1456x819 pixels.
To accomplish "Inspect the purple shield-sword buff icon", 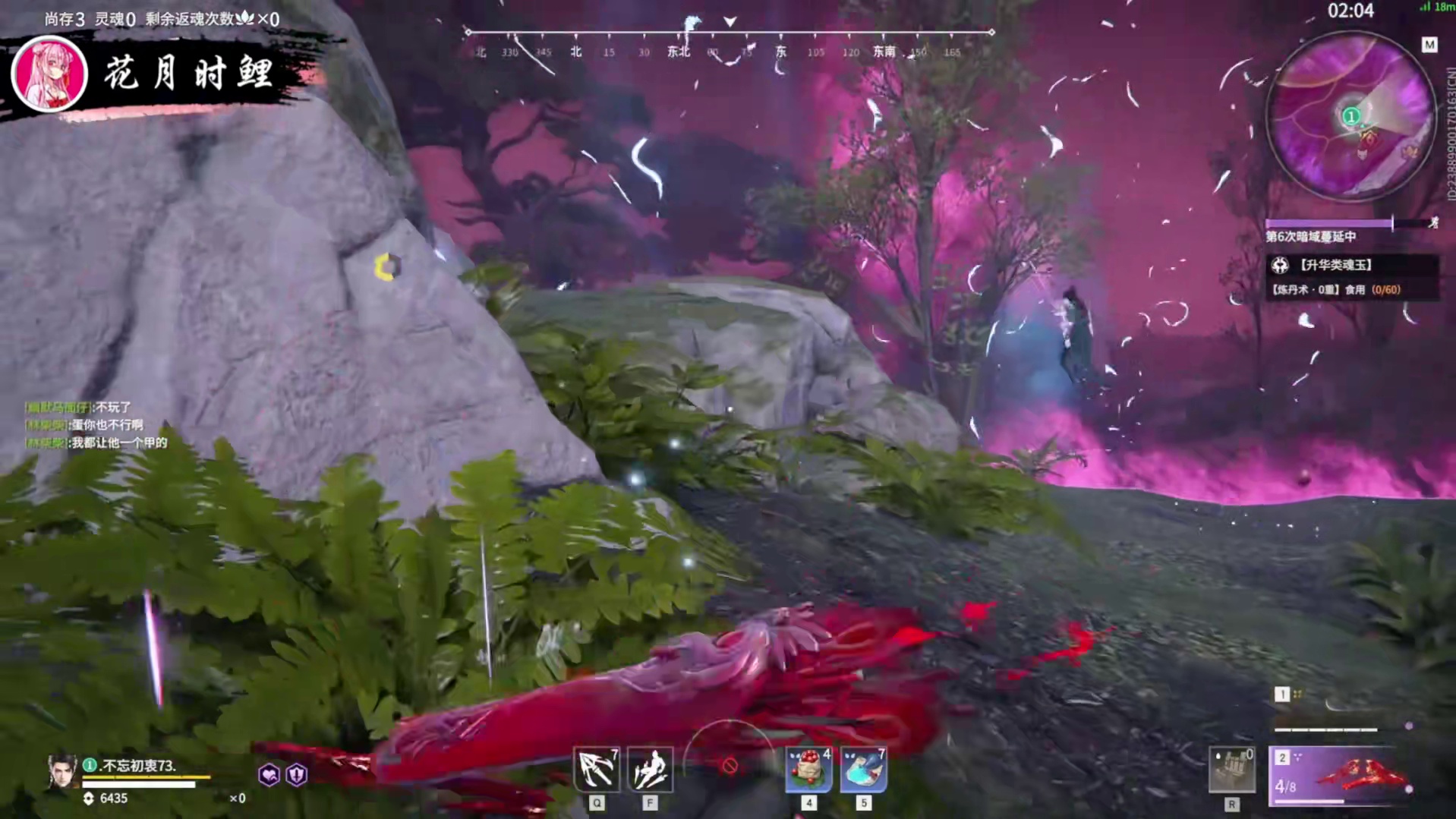I will click(297, 774).
